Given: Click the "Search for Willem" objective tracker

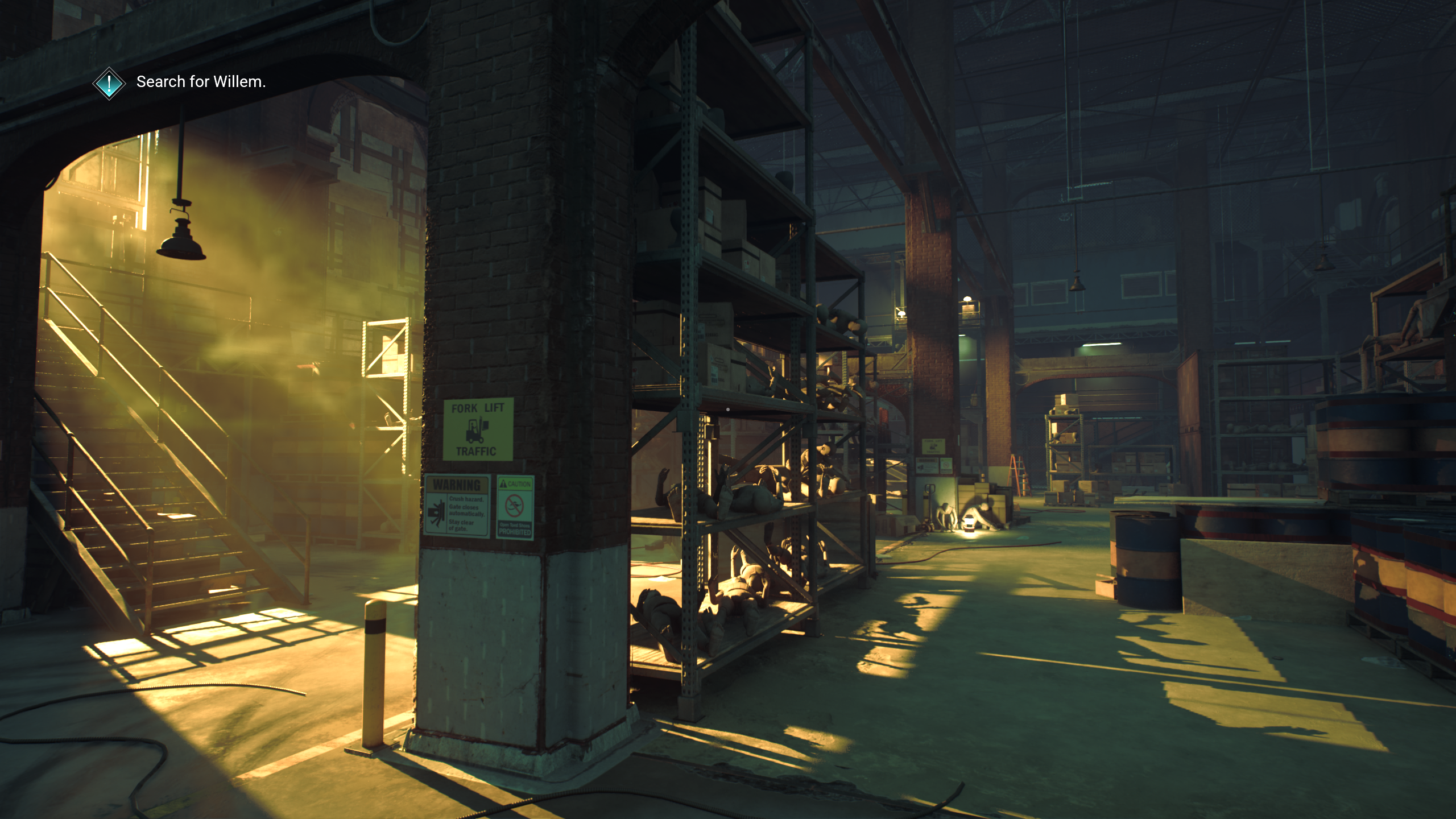Looking at the screenshot, I should [x=201, y=82].
